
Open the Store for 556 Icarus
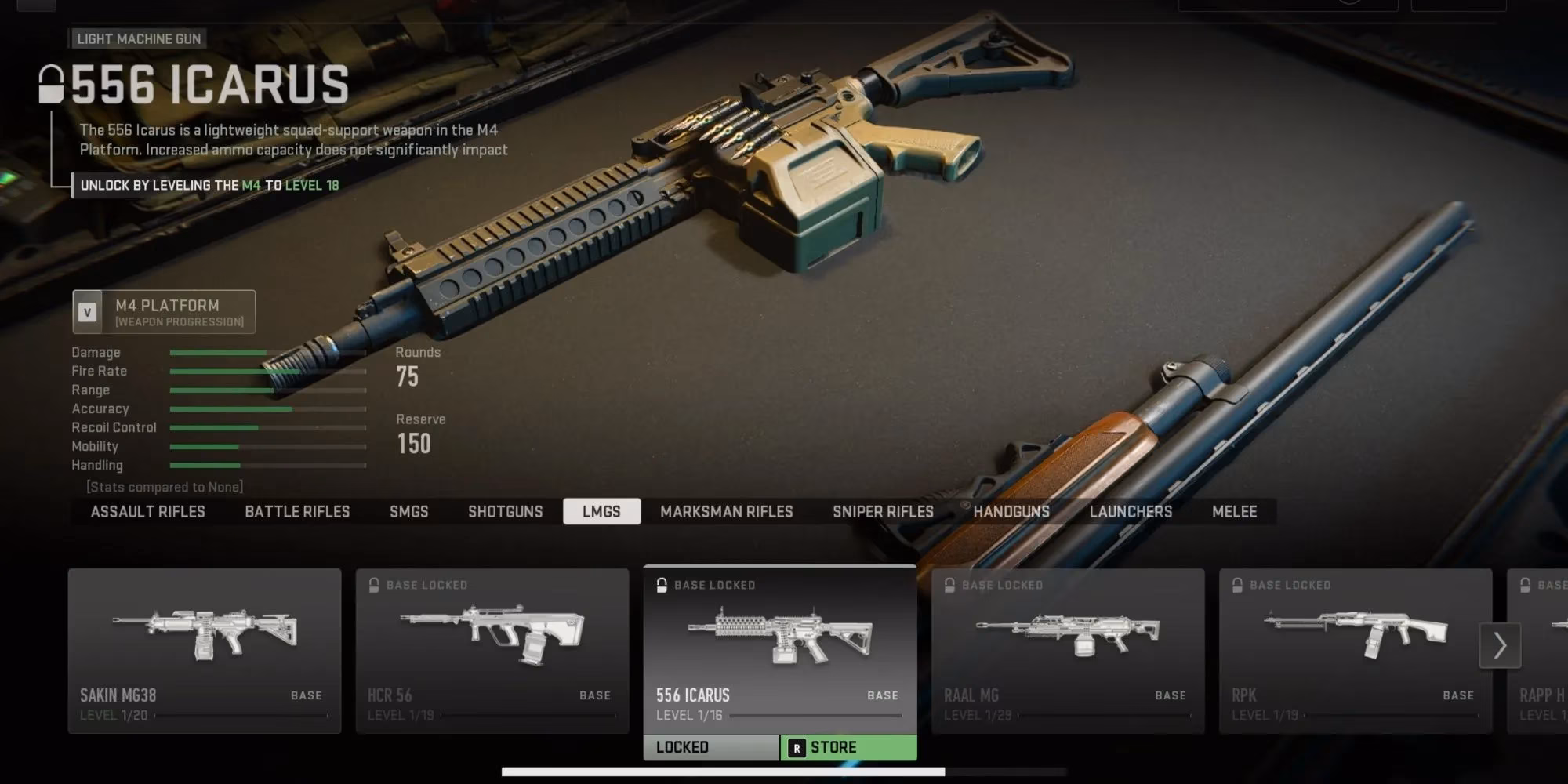click(x=848, y=748)
